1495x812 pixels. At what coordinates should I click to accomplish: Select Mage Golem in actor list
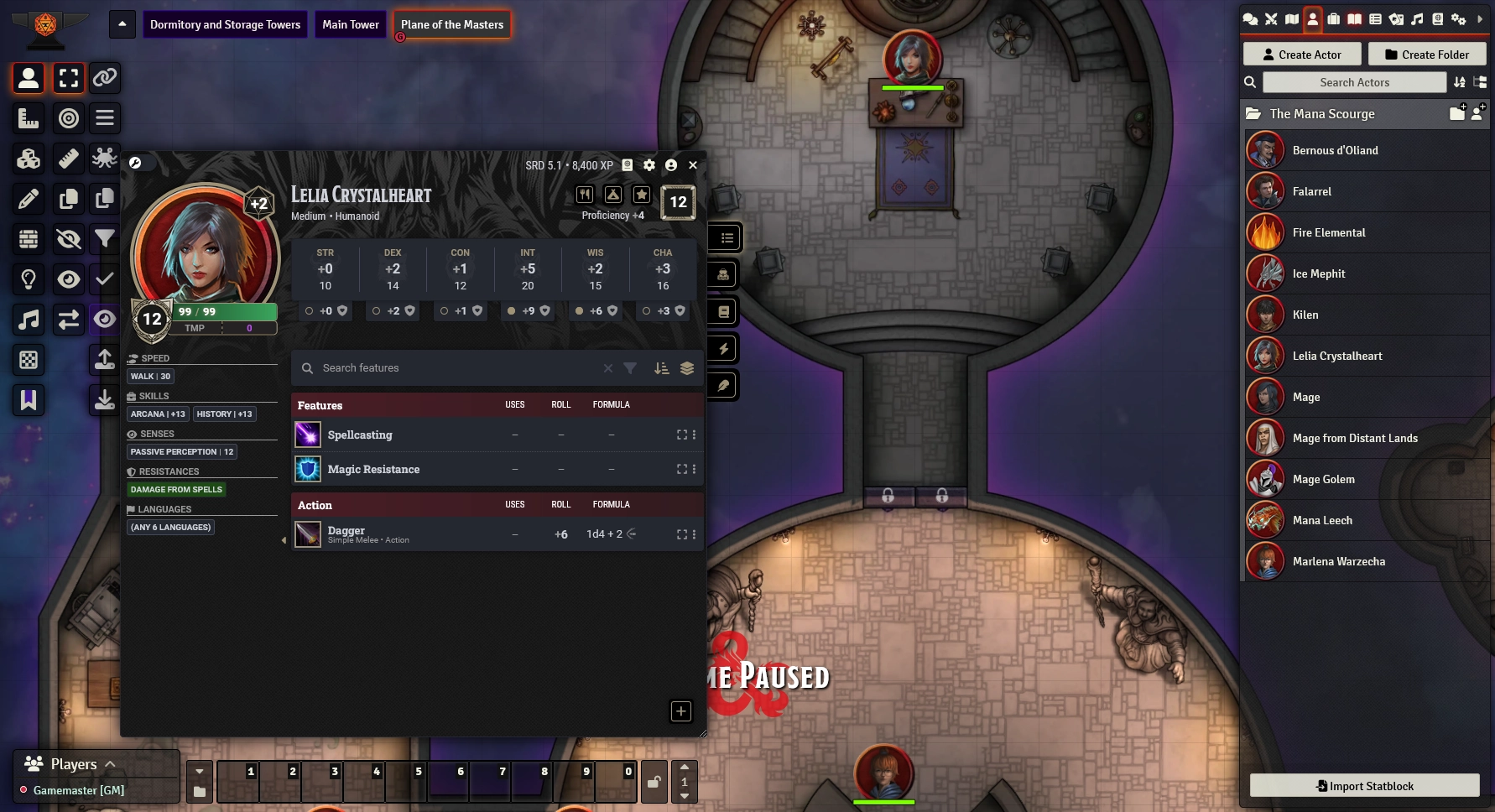[1323, 479]
